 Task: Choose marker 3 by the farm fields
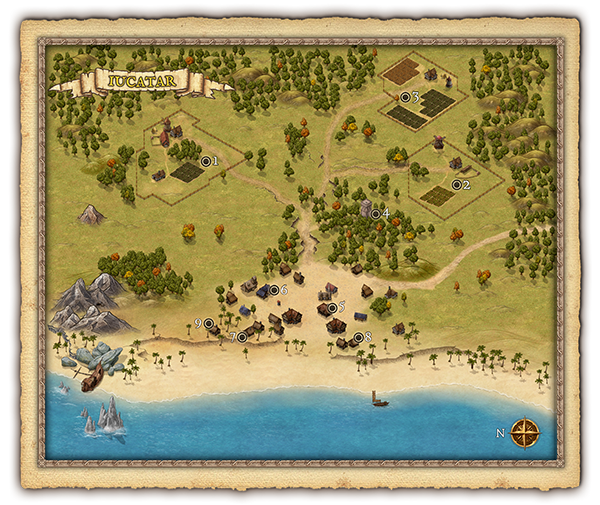pos(405,97)
